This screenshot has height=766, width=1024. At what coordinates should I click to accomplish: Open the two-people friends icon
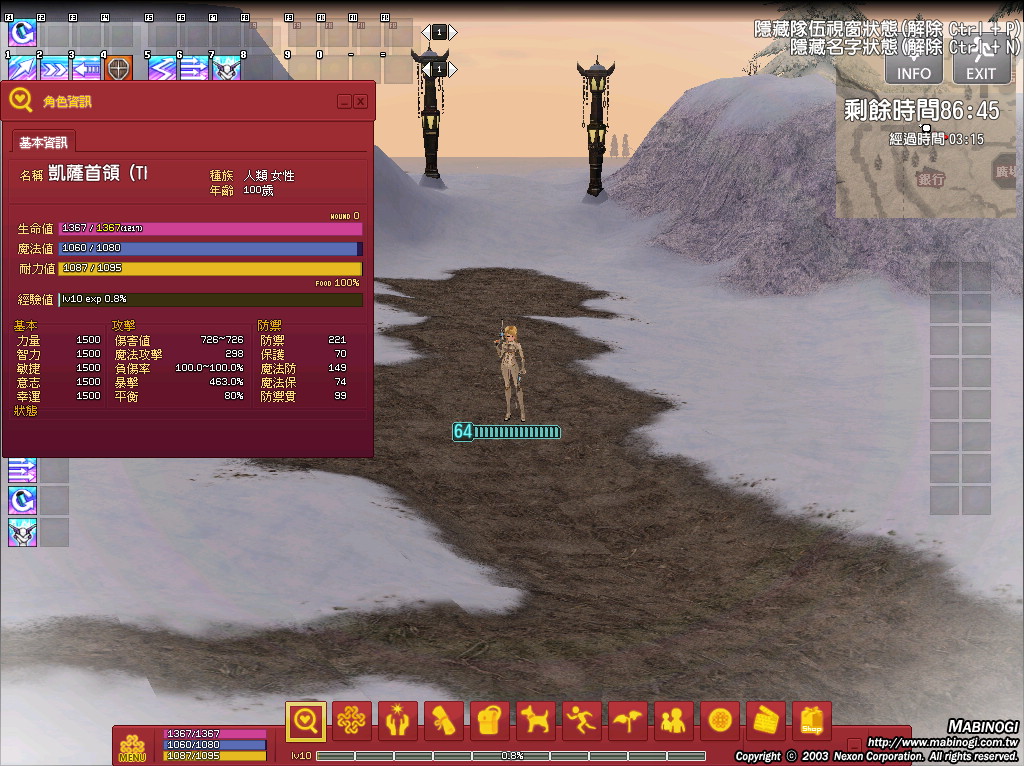(674, 720)
